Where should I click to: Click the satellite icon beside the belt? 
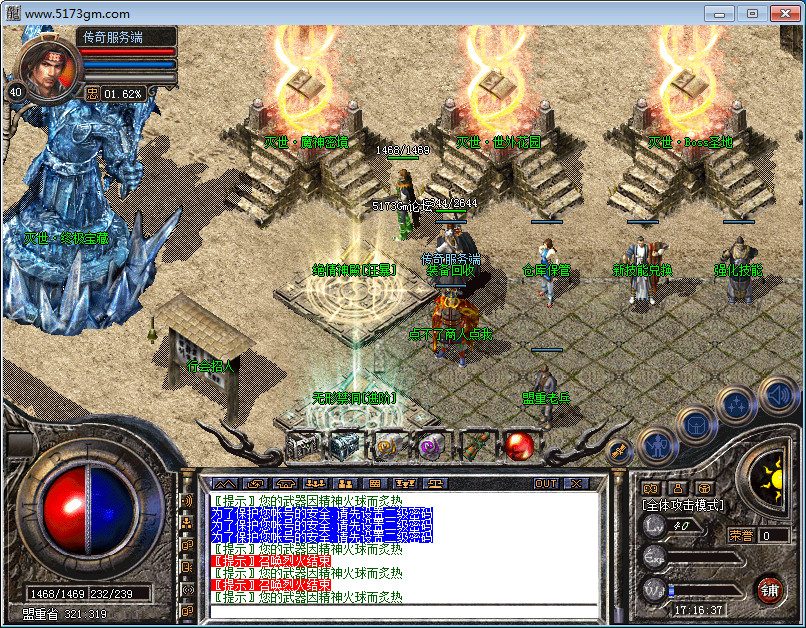pyautogui.click(x=618, y=451)
